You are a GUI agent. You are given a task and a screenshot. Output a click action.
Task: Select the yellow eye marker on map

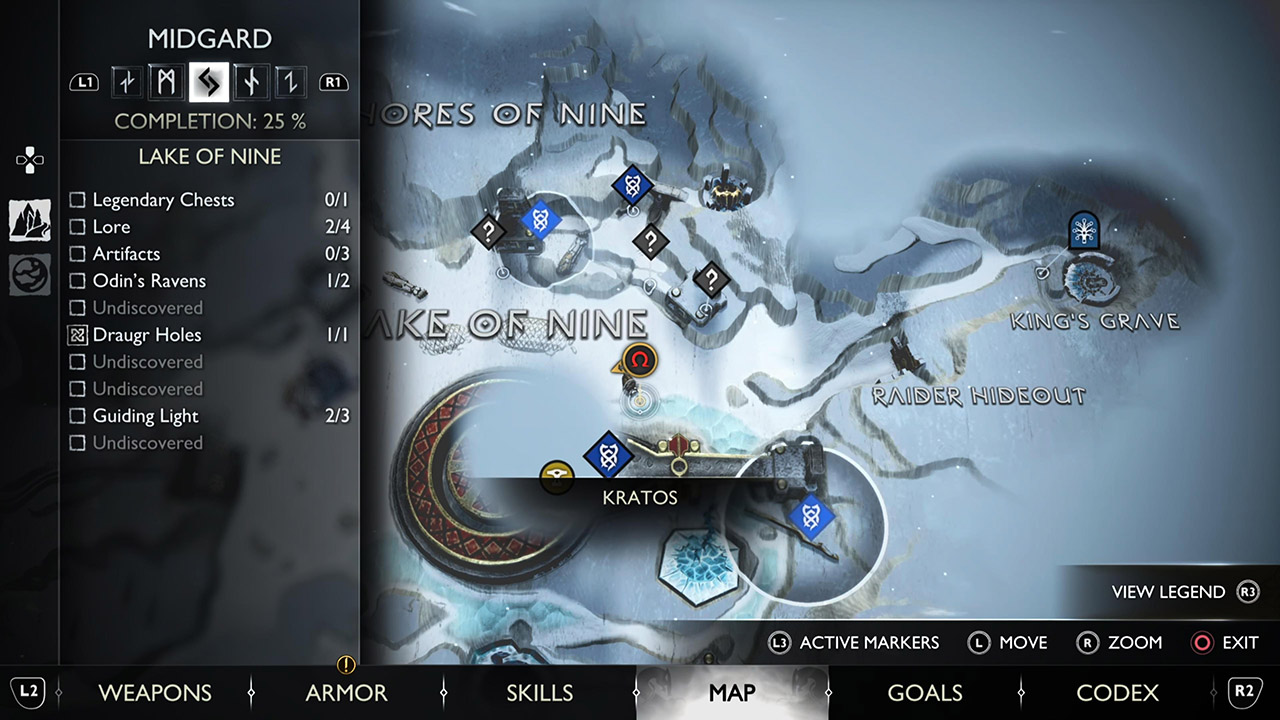coord(557,477)
